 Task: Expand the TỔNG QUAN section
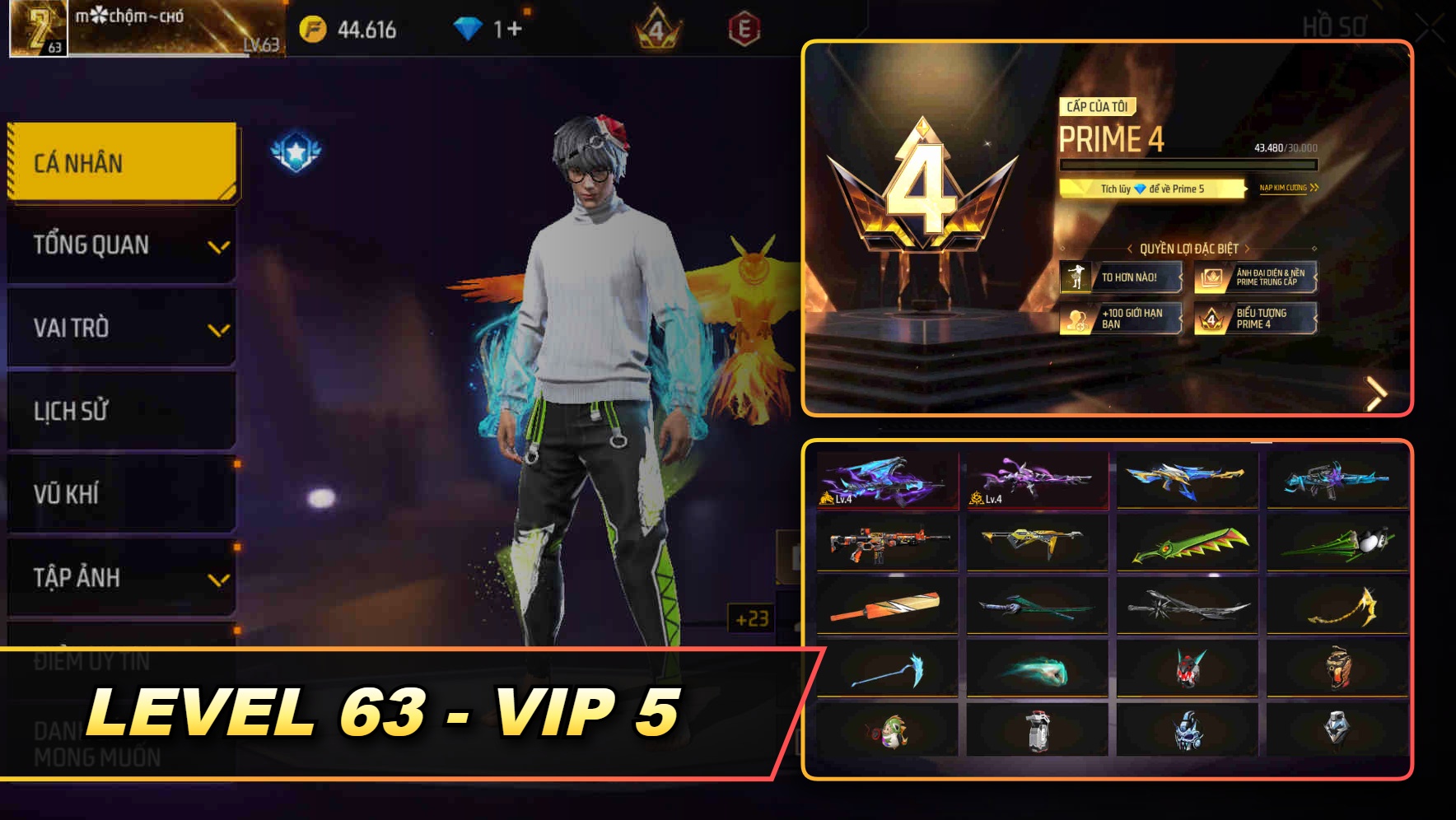120,244
